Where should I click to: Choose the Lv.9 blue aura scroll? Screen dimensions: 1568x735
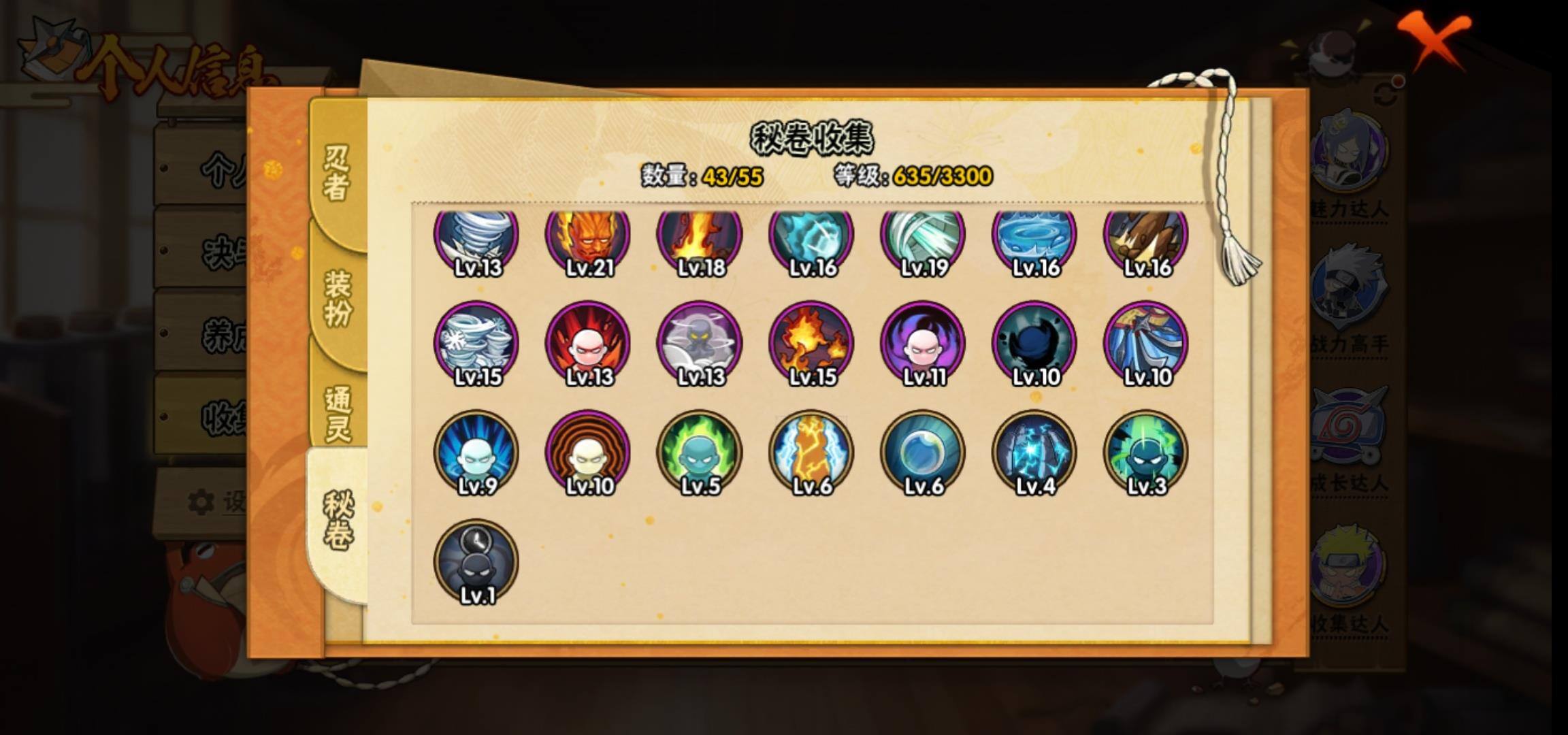(x=476, y=453)
